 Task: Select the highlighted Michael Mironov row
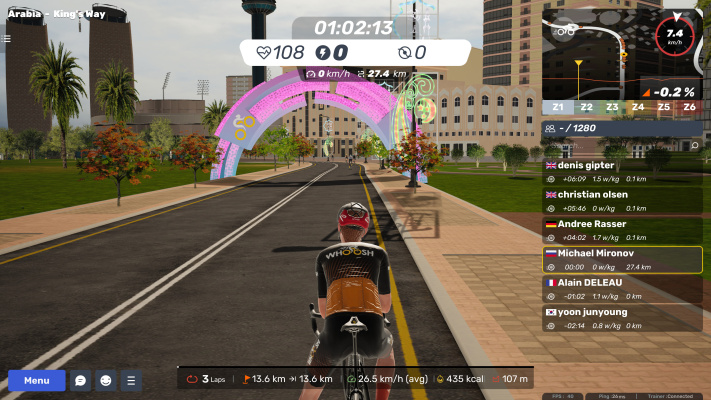tap(621, 260)
